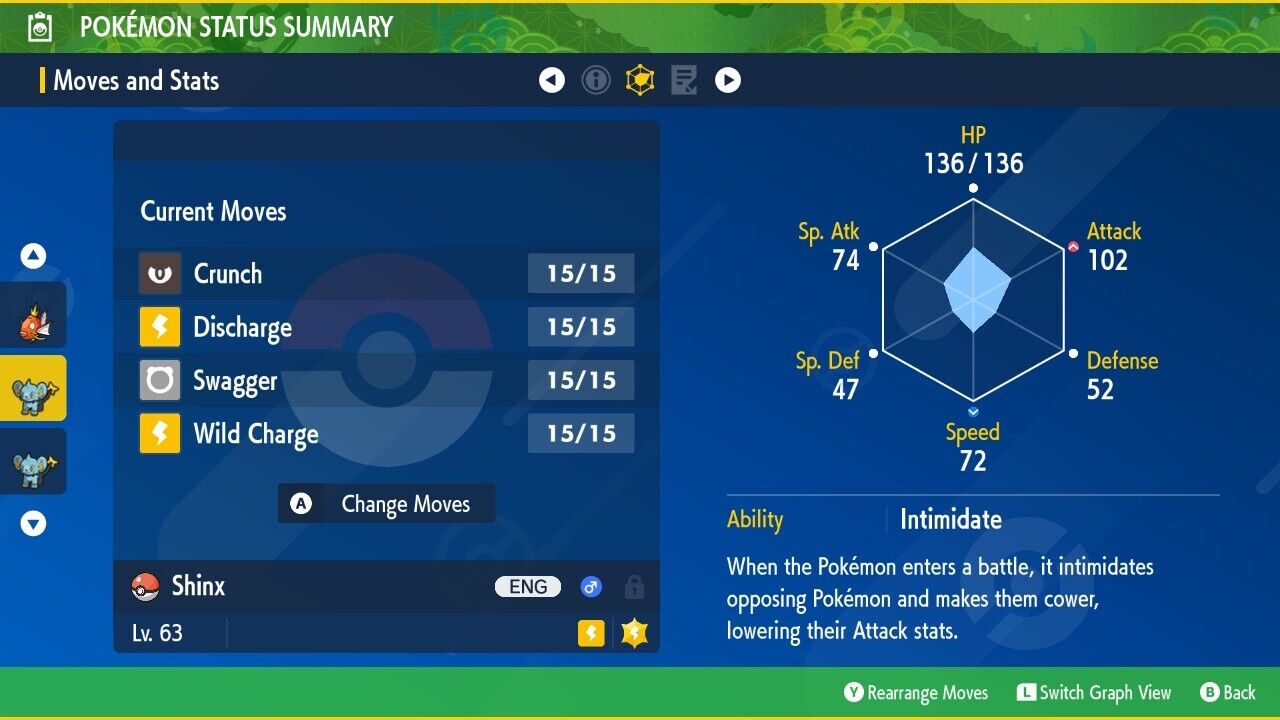The width and height of the screenshot is (1280, 720).
Task: Select the Discharge move row
Action: pyautogui.click(x=386, y=327)
